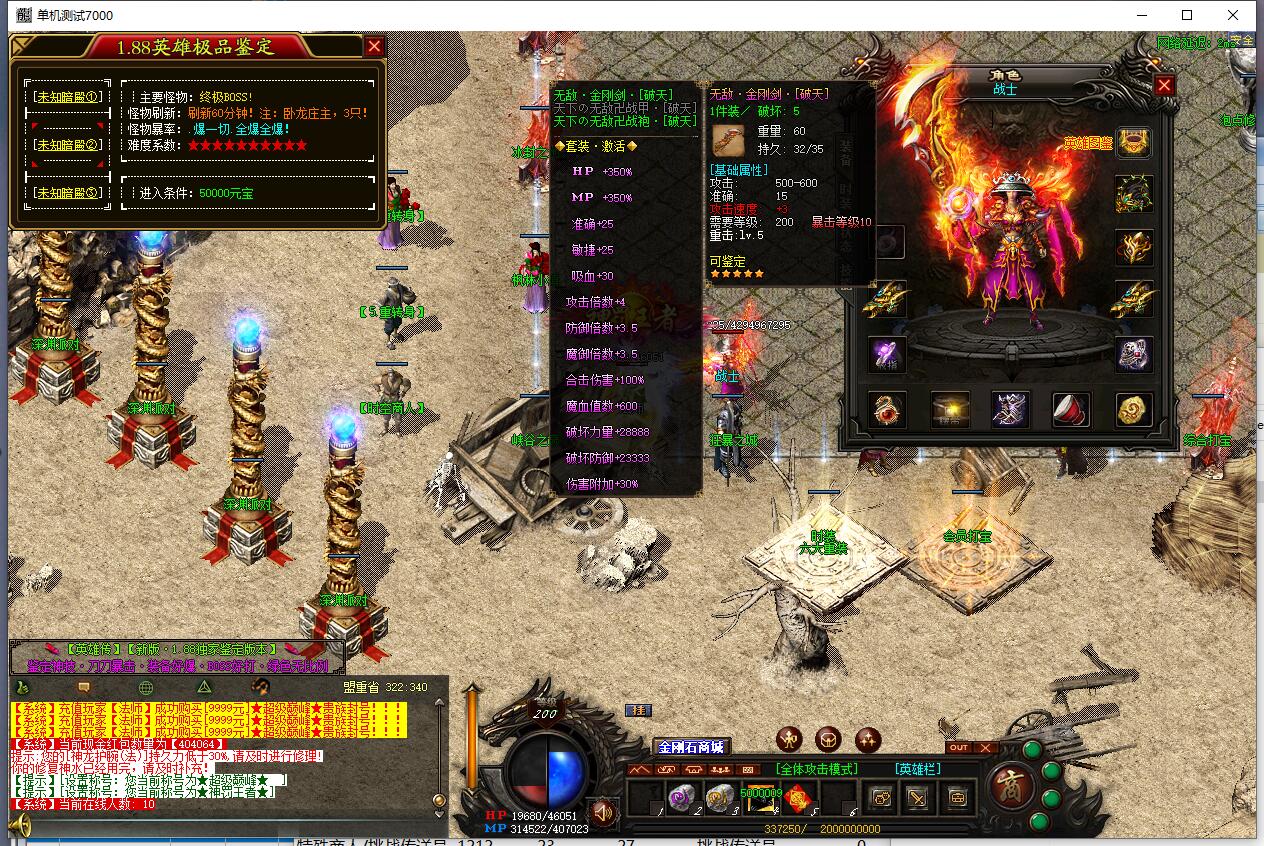Screen dimensions: 1264x846
Task: Use the purple rune stone in slot 2
Action: (x=681, y=798)
